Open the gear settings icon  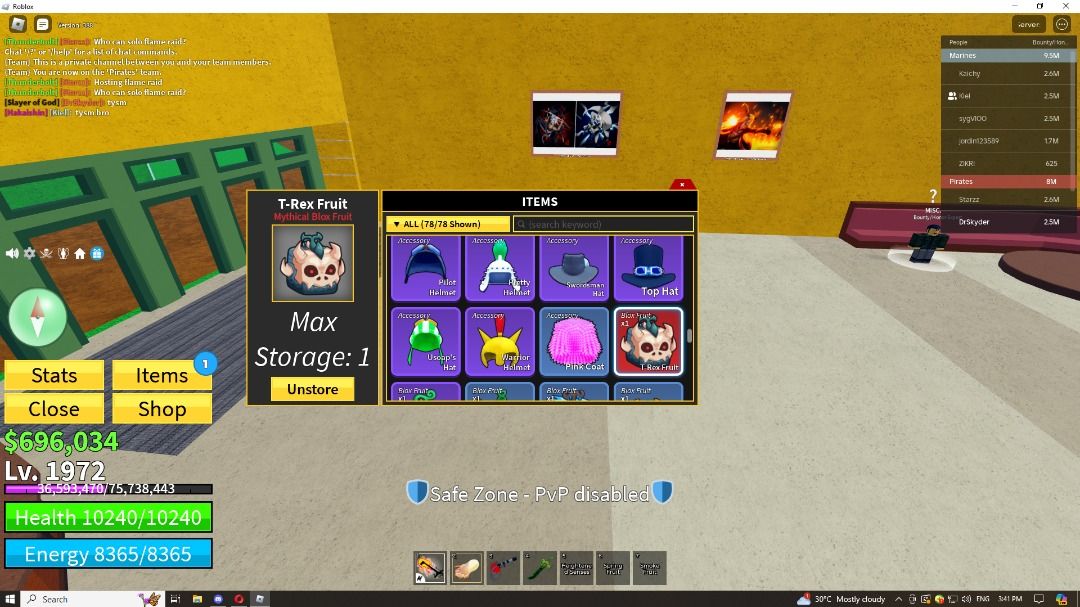[x=29, y=254]
